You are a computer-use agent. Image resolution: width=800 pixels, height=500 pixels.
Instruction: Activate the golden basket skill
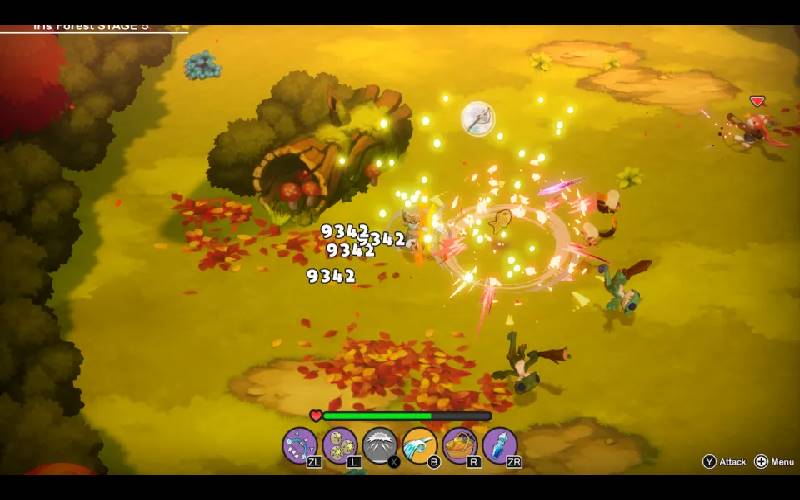coord(460,444)
